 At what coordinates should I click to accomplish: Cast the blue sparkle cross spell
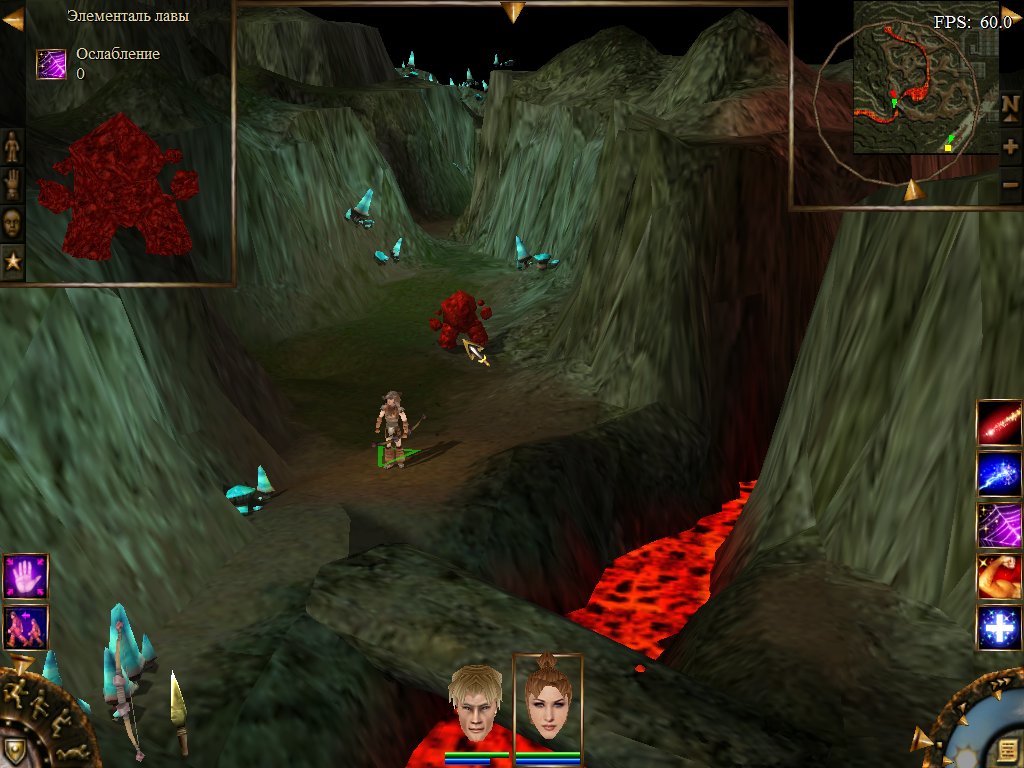coord(999,628)
